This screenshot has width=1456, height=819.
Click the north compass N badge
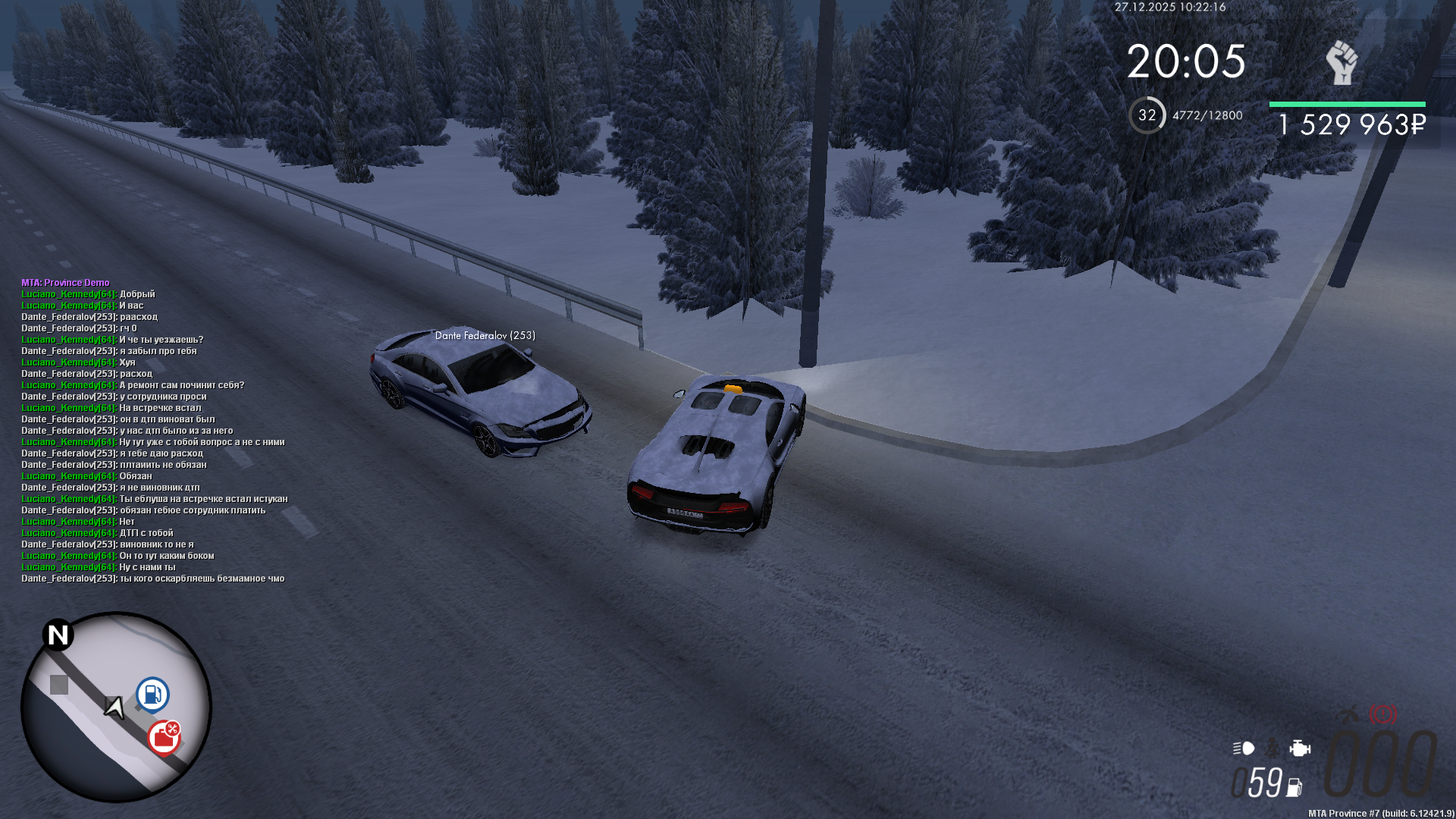click(58, 635)
